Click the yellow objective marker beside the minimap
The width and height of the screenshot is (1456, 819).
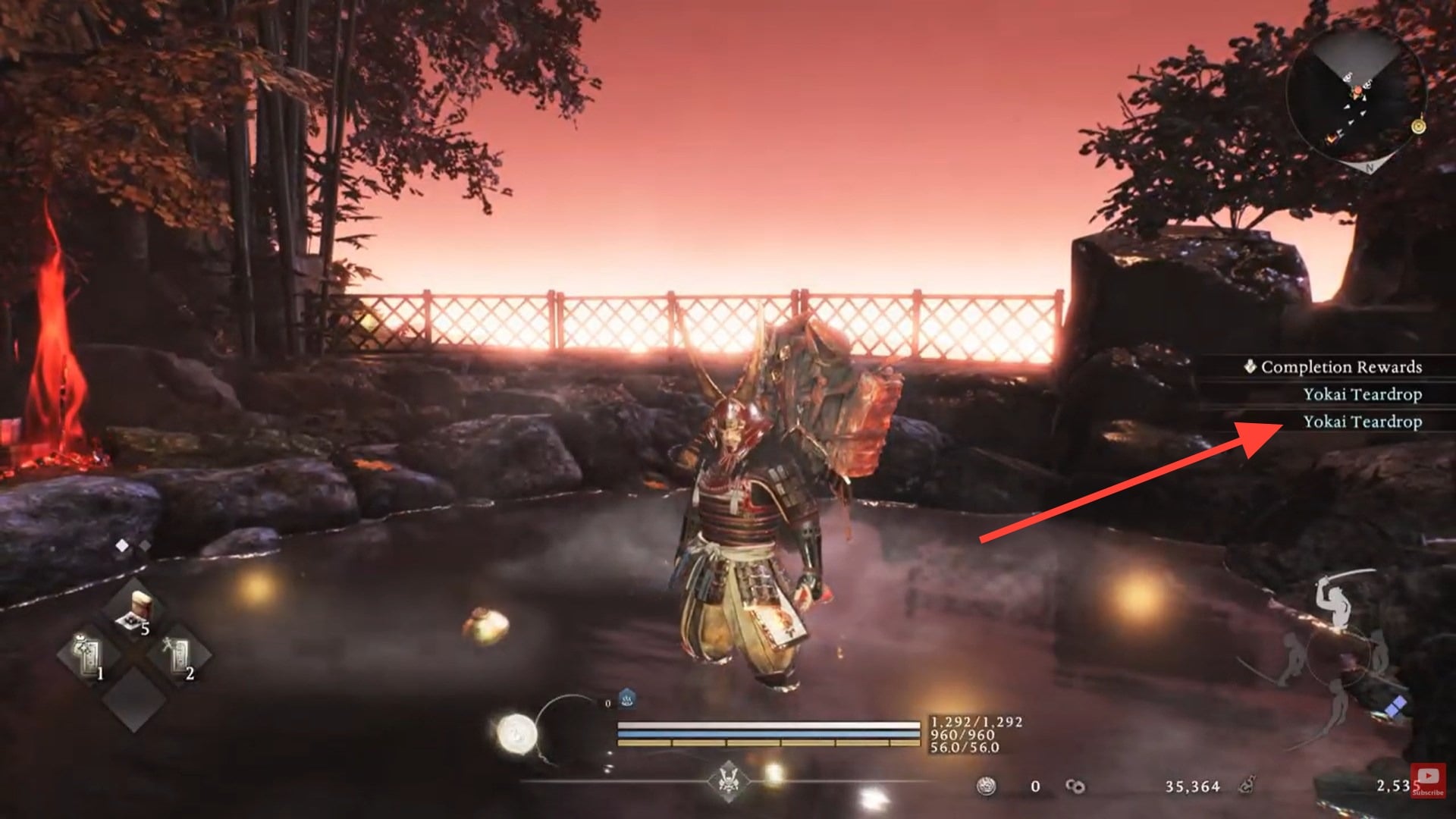pyautogui.click(x=1418, y=126)
